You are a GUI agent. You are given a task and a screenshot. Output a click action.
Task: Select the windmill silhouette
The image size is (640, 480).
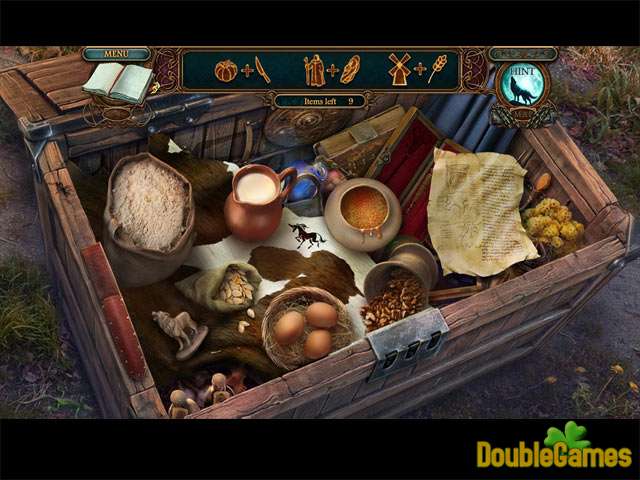(x=400, y=70)
